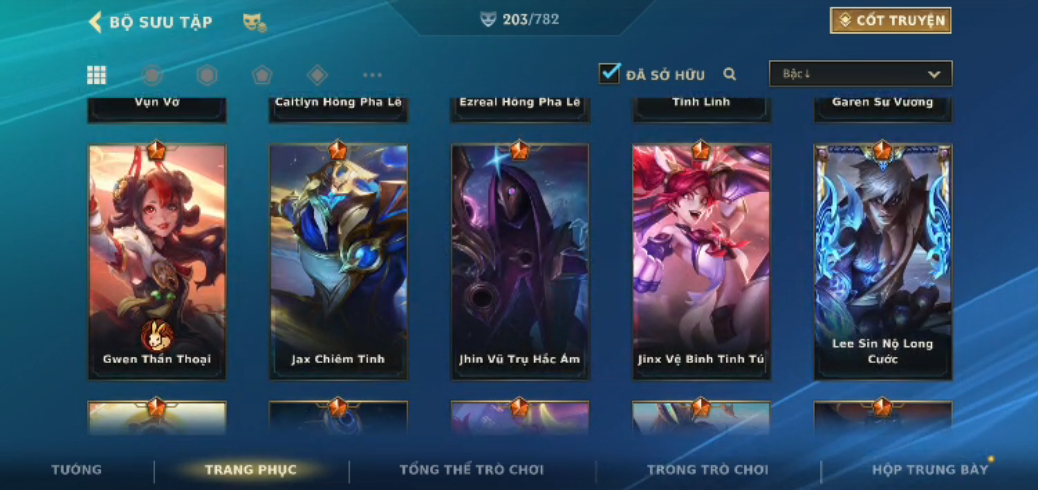Image resolution: width=1038 pixels, height=490 pixels.
Task: Click the theater masks icon
Action: pyautogui.click(x=254, y=22)
